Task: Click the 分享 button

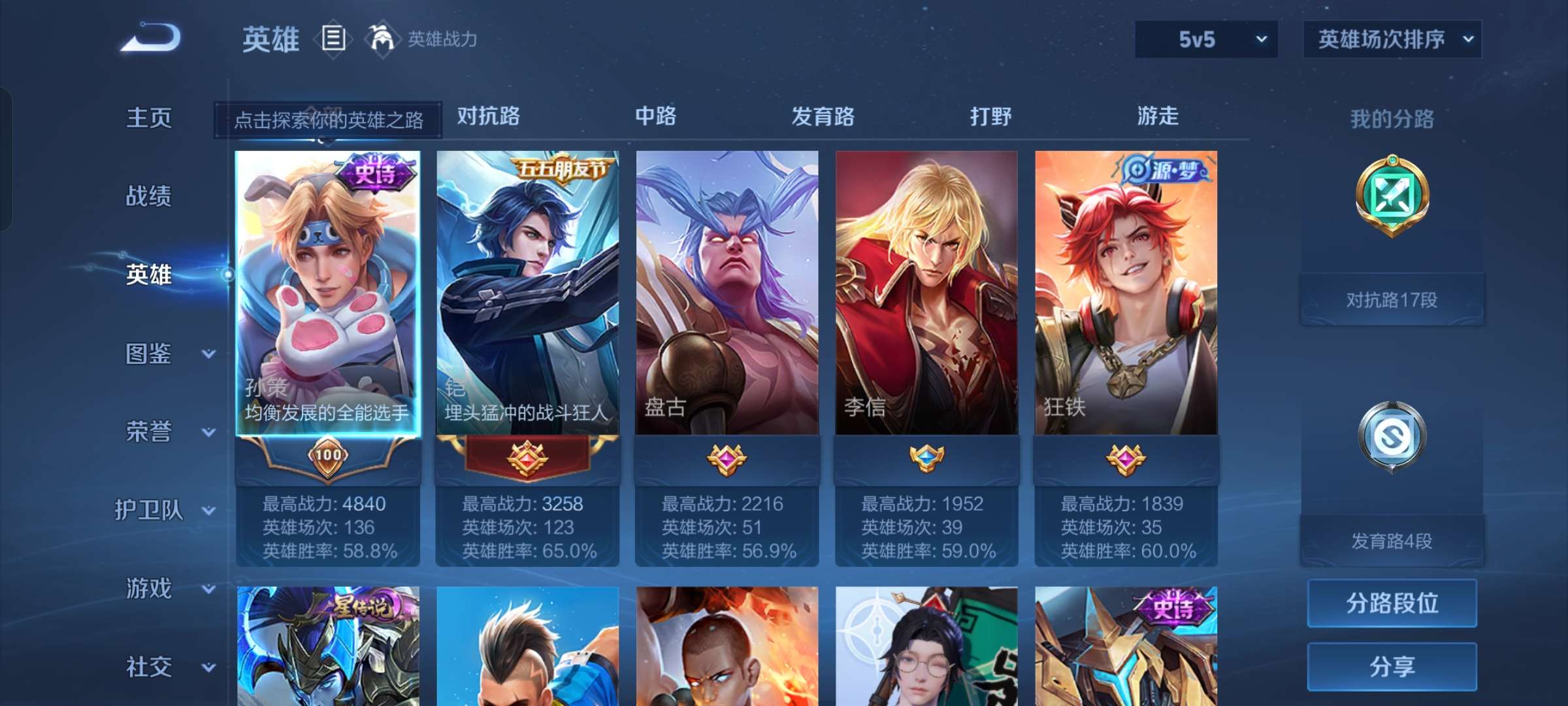Action: [1392, 667]
